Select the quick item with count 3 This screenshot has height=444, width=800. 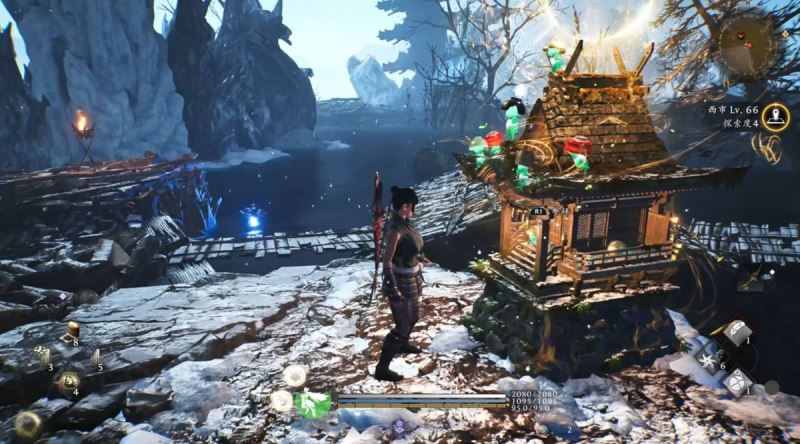(43, 354)
